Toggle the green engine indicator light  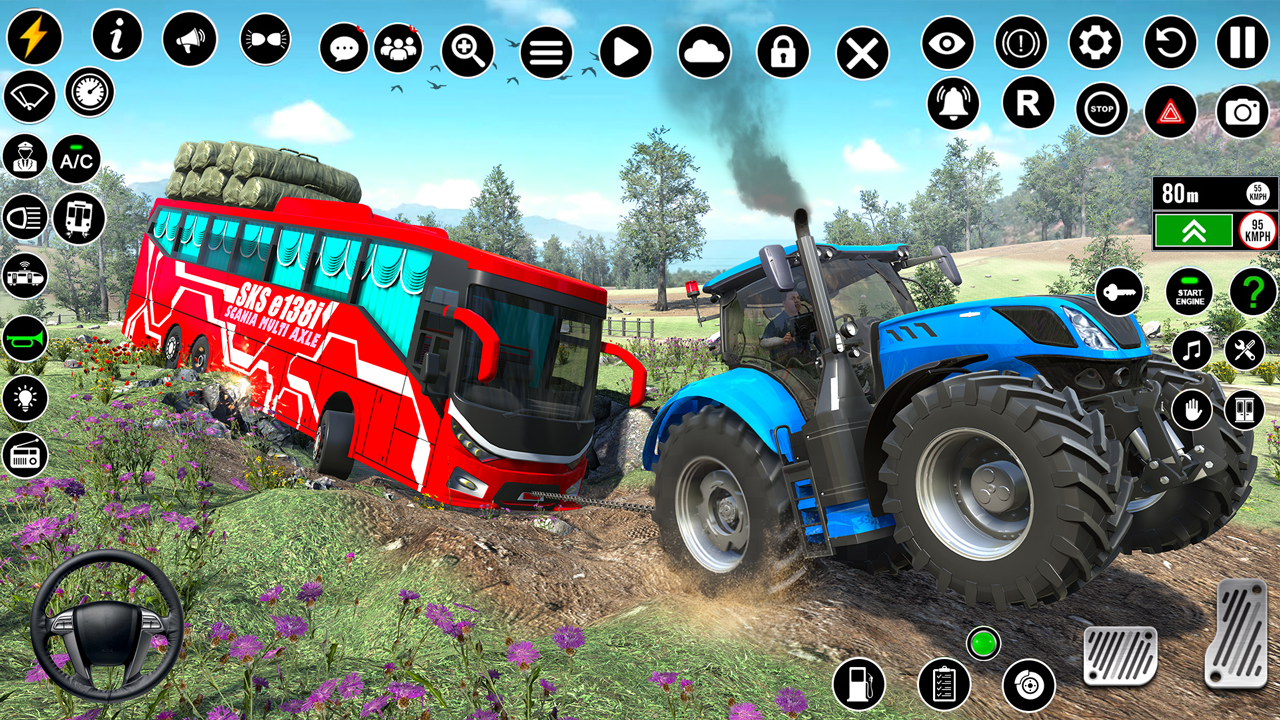pos(985,645)
